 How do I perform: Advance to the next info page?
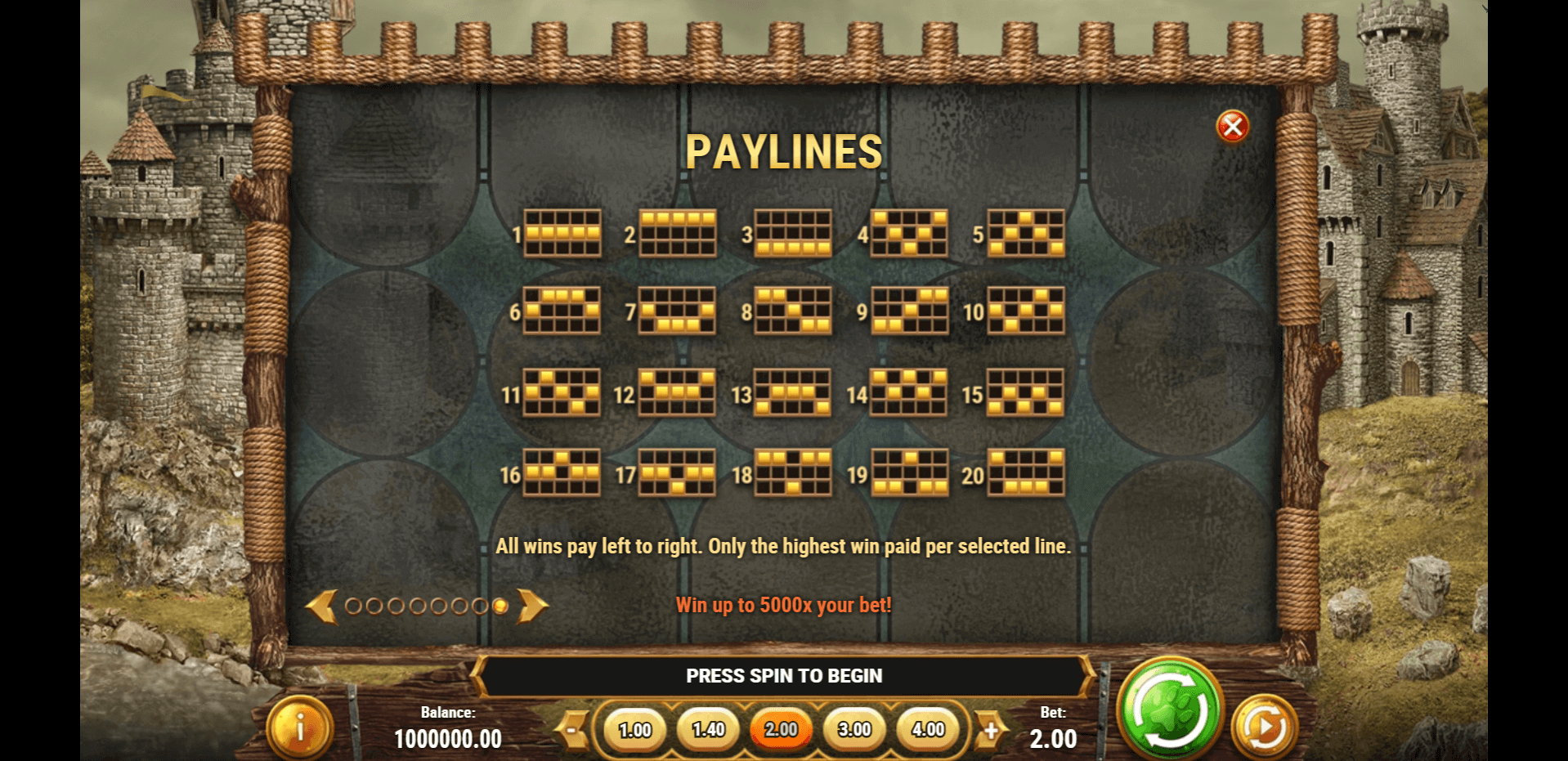click(532, 607)
